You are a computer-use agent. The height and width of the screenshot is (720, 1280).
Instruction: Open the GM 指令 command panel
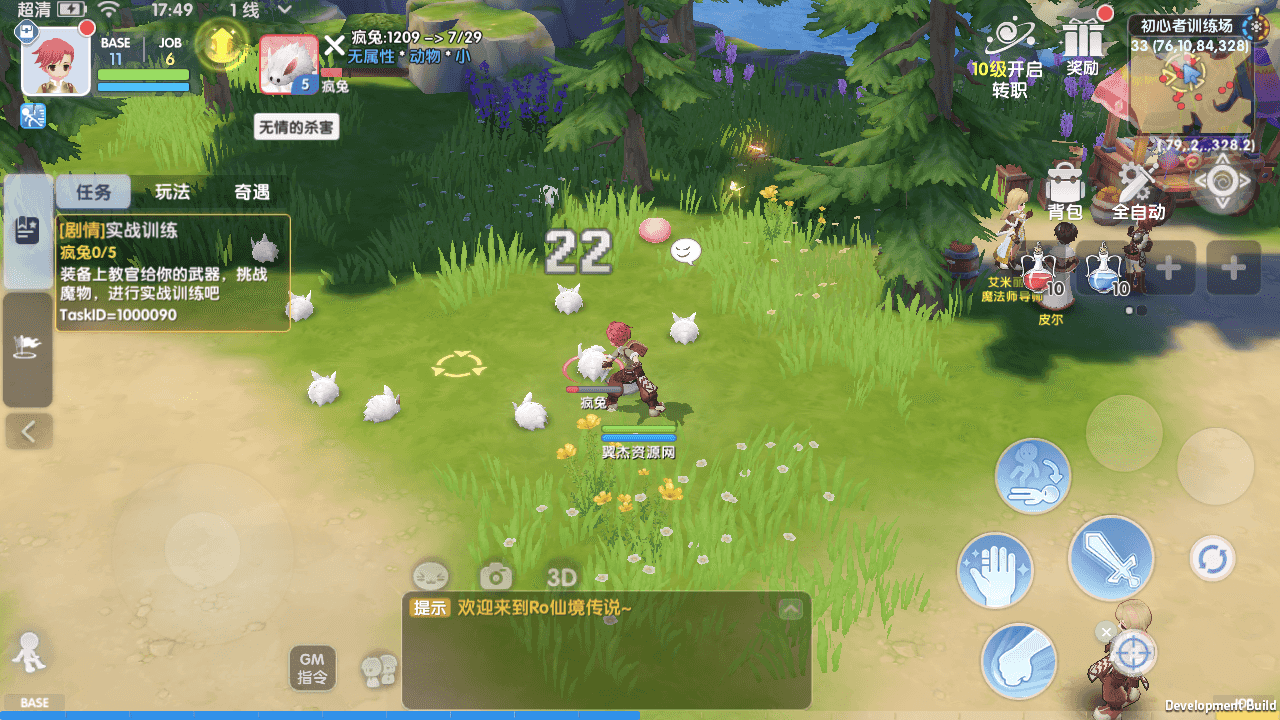(312, 667)
